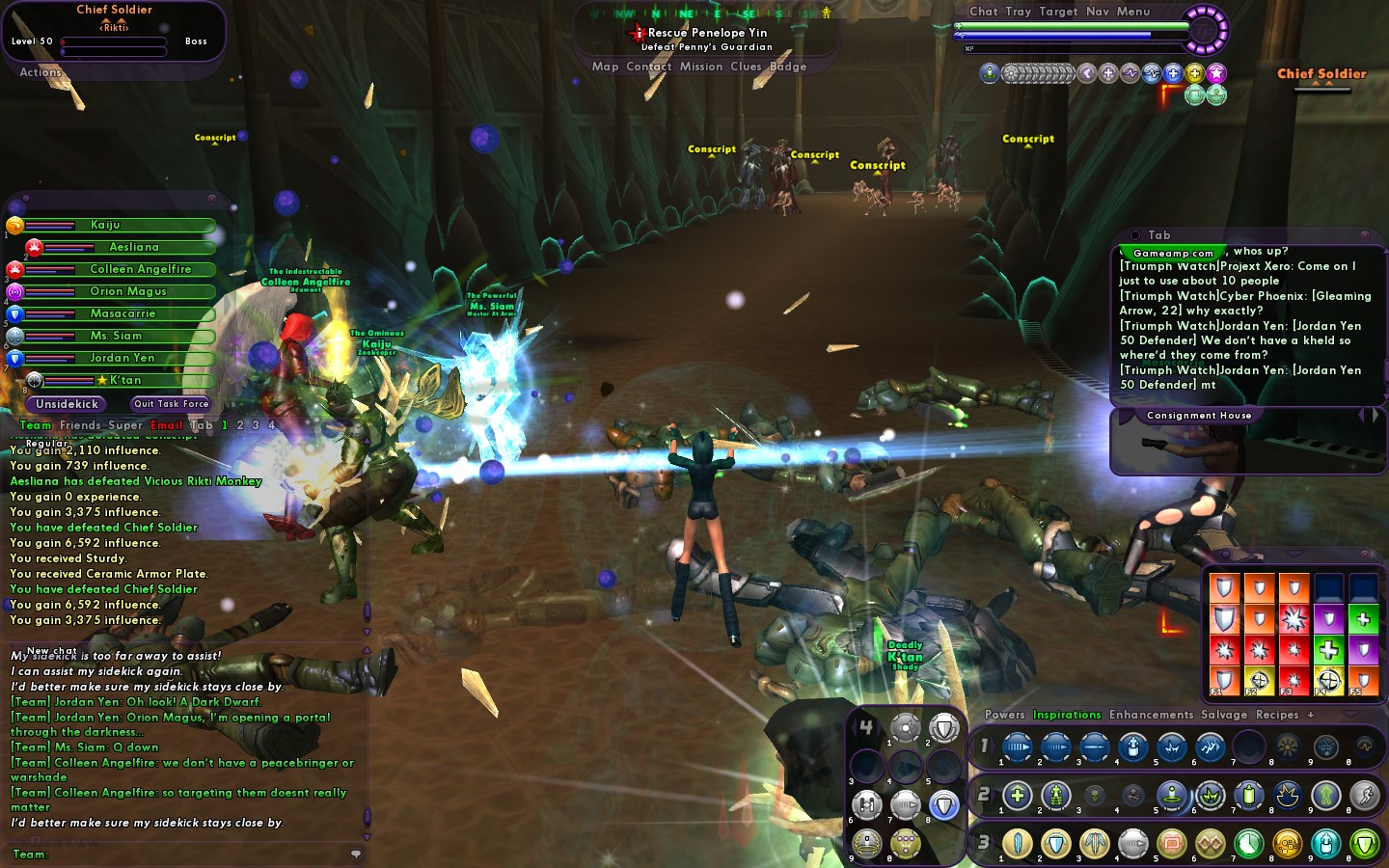
Task: Open the Salvage tab
Action: tap(1223, 715)
